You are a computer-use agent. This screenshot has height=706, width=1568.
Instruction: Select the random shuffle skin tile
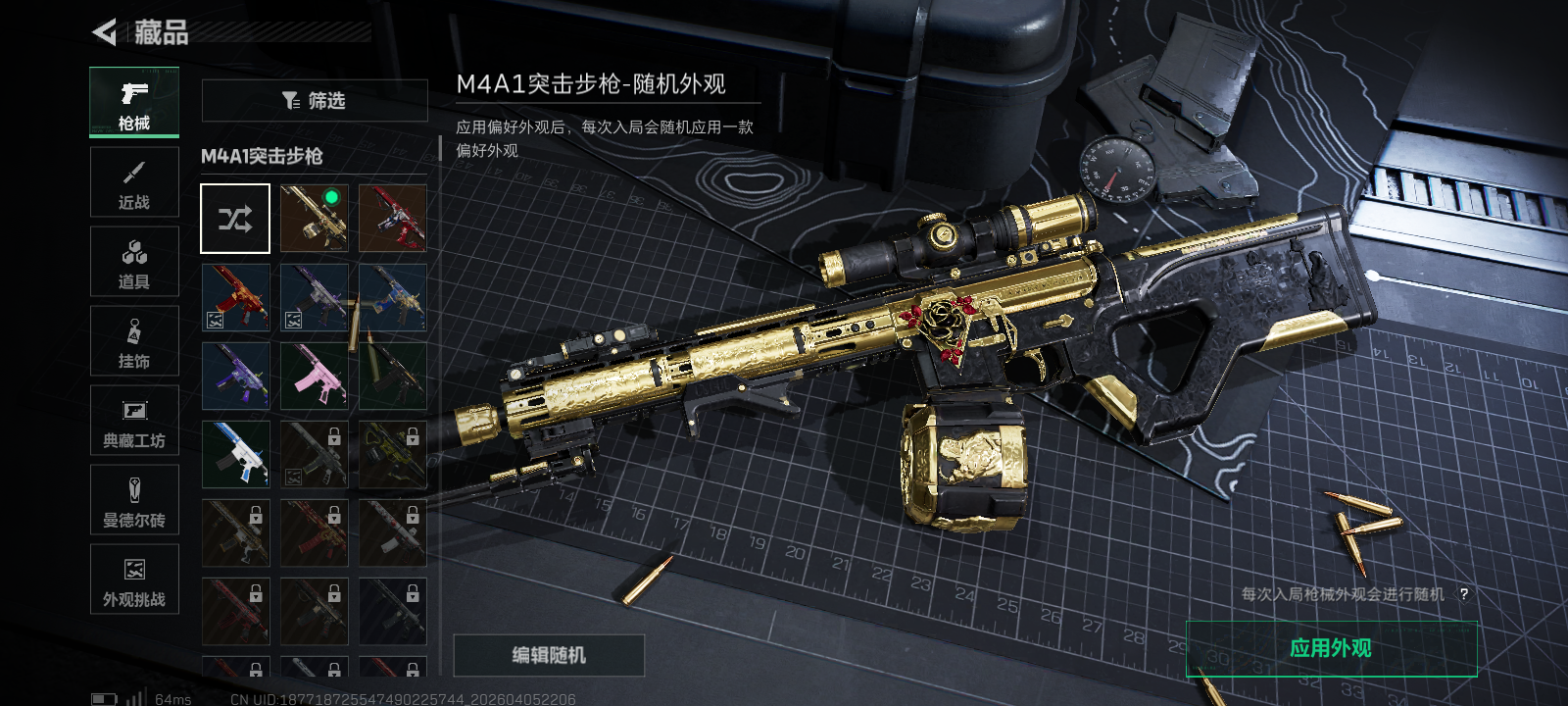click(235, 219)
